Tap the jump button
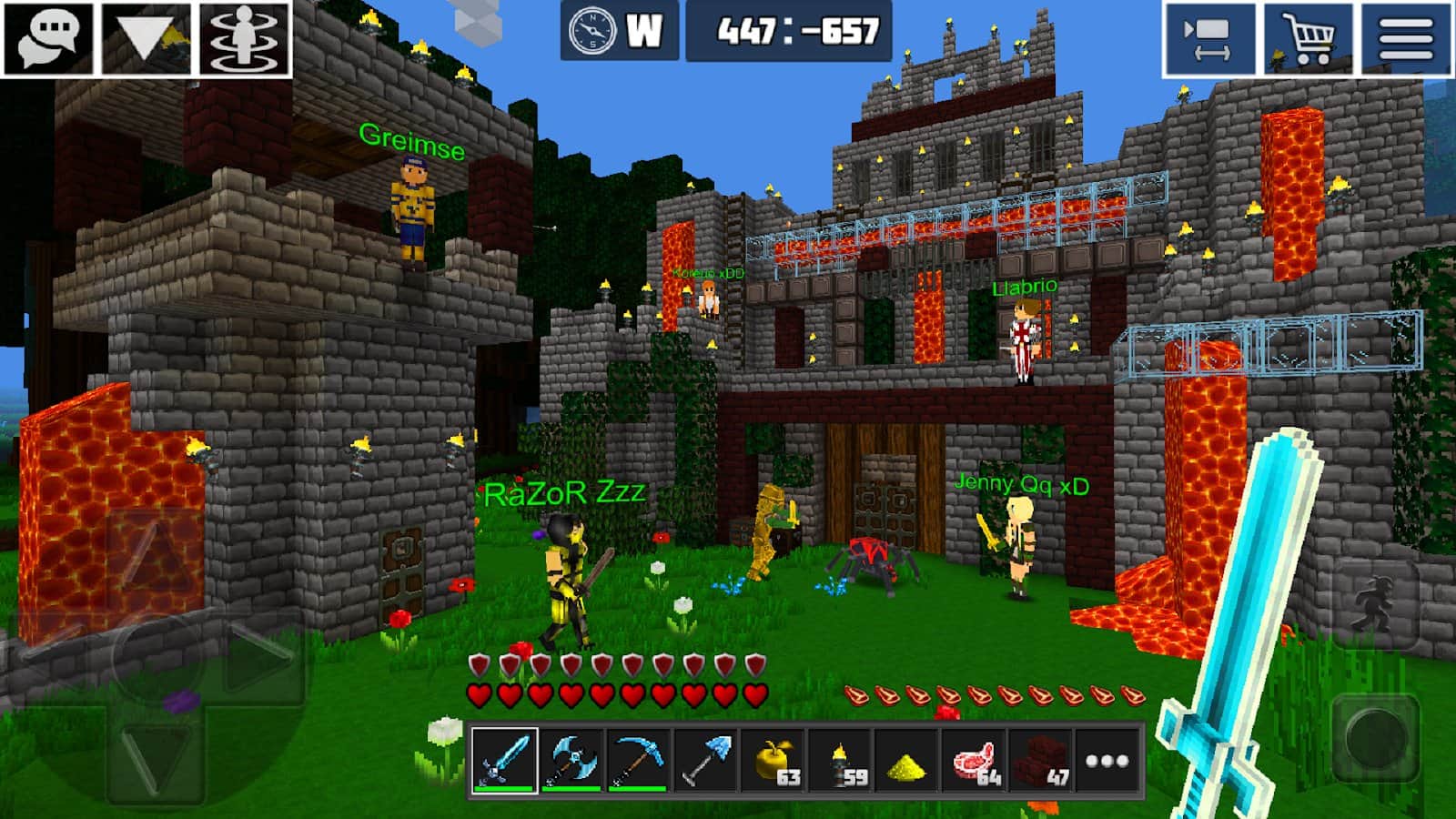 [1374, 599]
